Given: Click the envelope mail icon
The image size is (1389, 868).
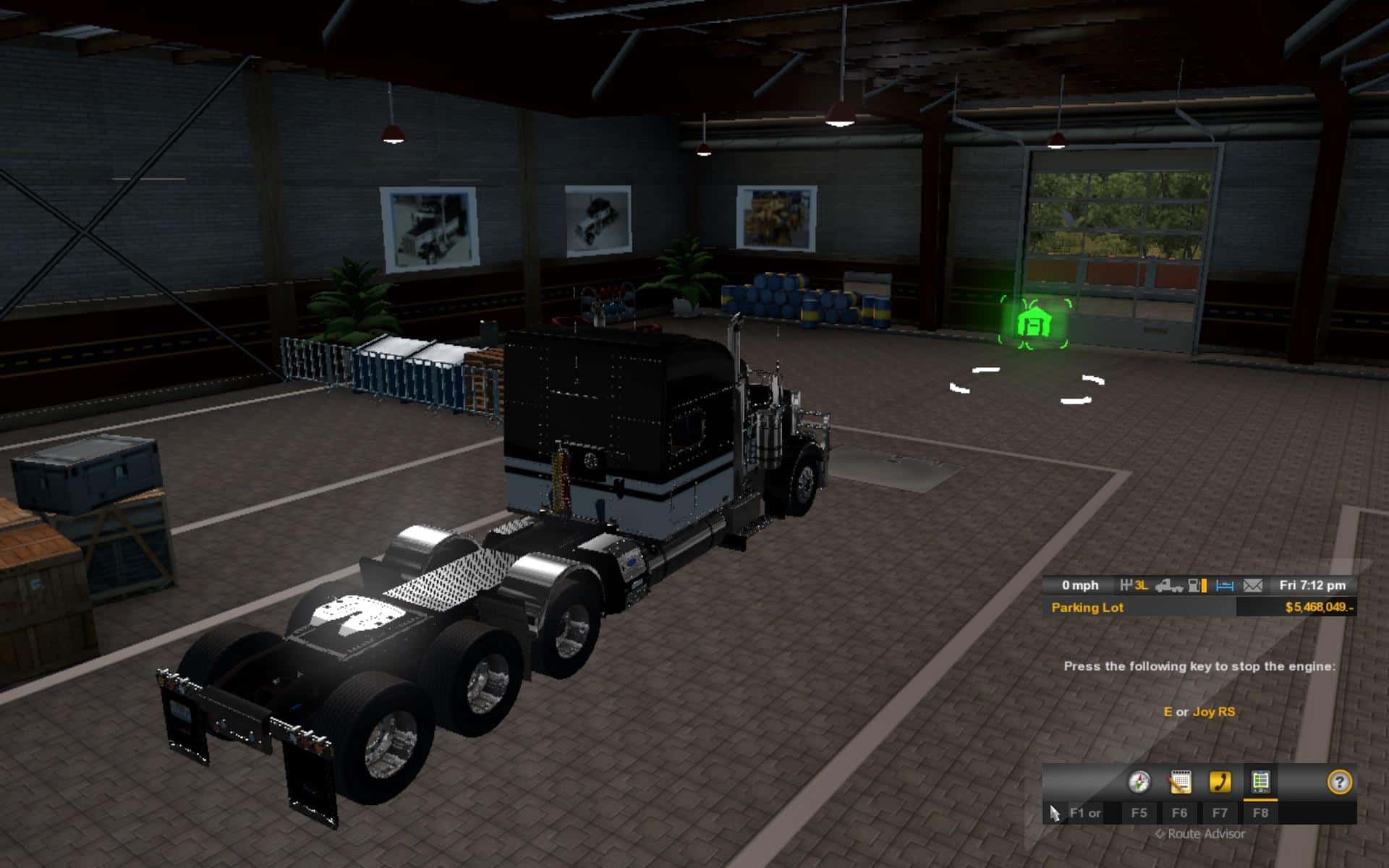Looking at the screenshot, I should (1252, 585).
